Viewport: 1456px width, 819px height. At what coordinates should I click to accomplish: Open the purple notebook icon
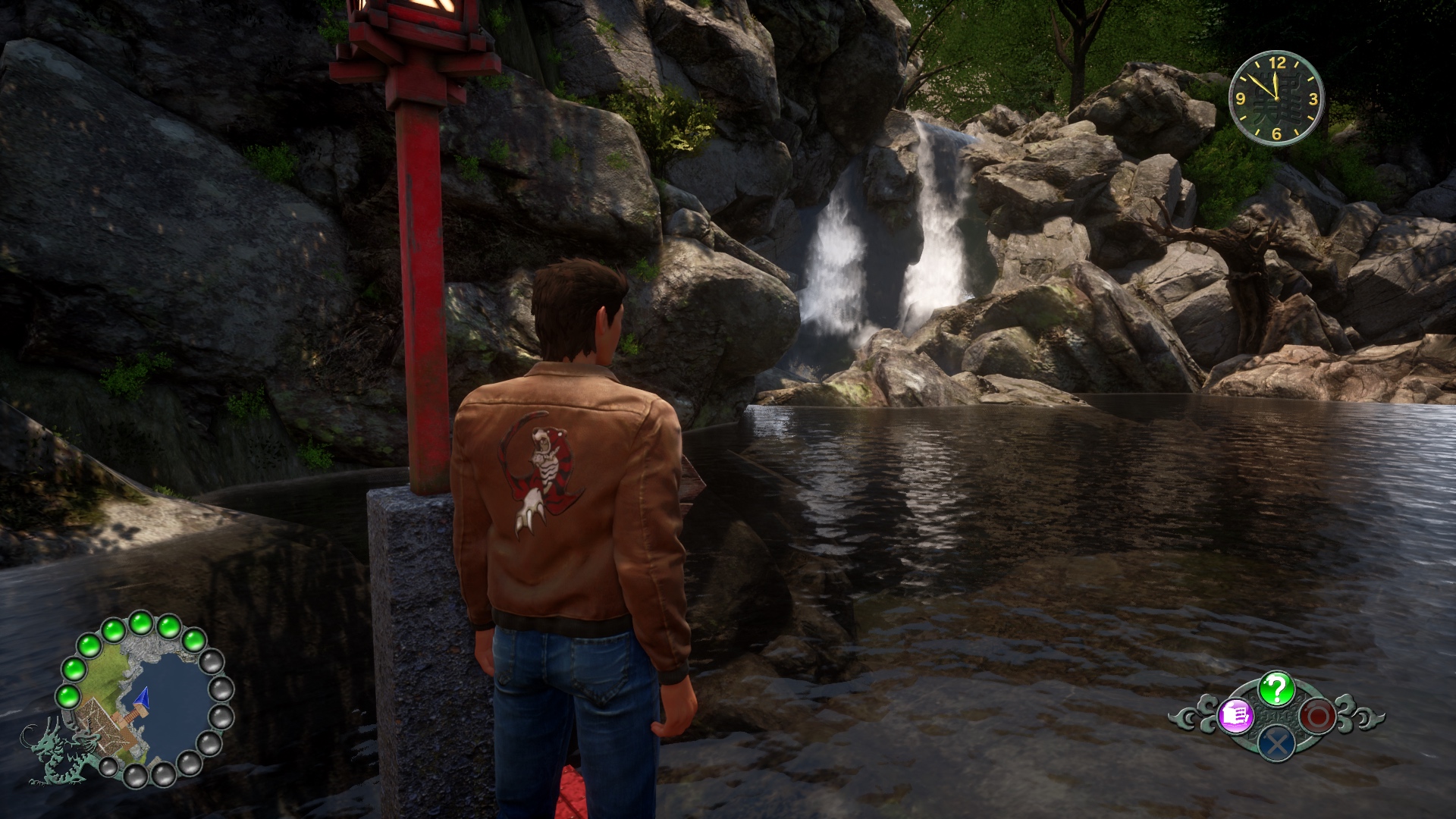[1236, 715]
